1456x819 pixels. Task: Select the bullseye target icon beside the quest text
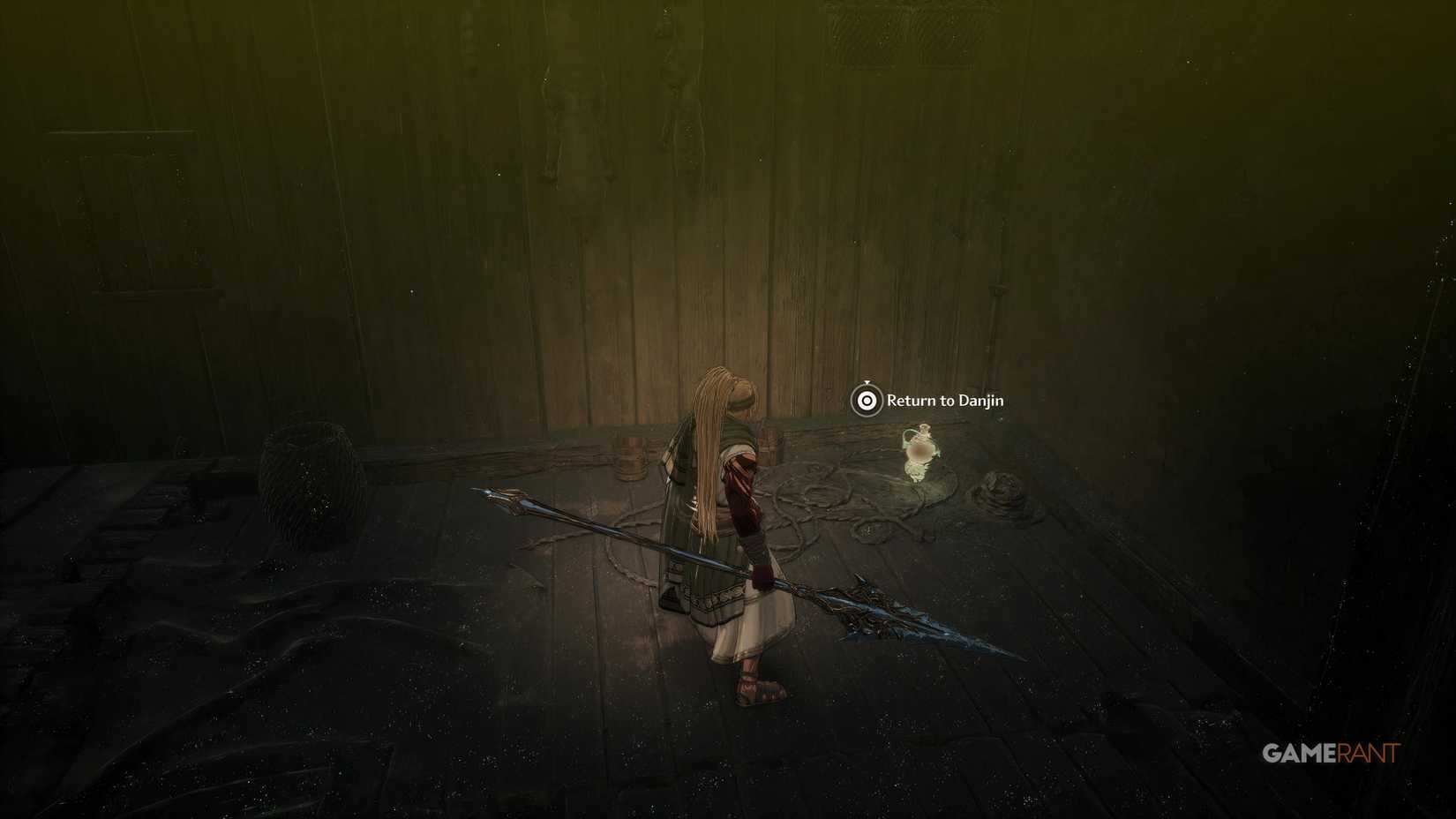865,400
